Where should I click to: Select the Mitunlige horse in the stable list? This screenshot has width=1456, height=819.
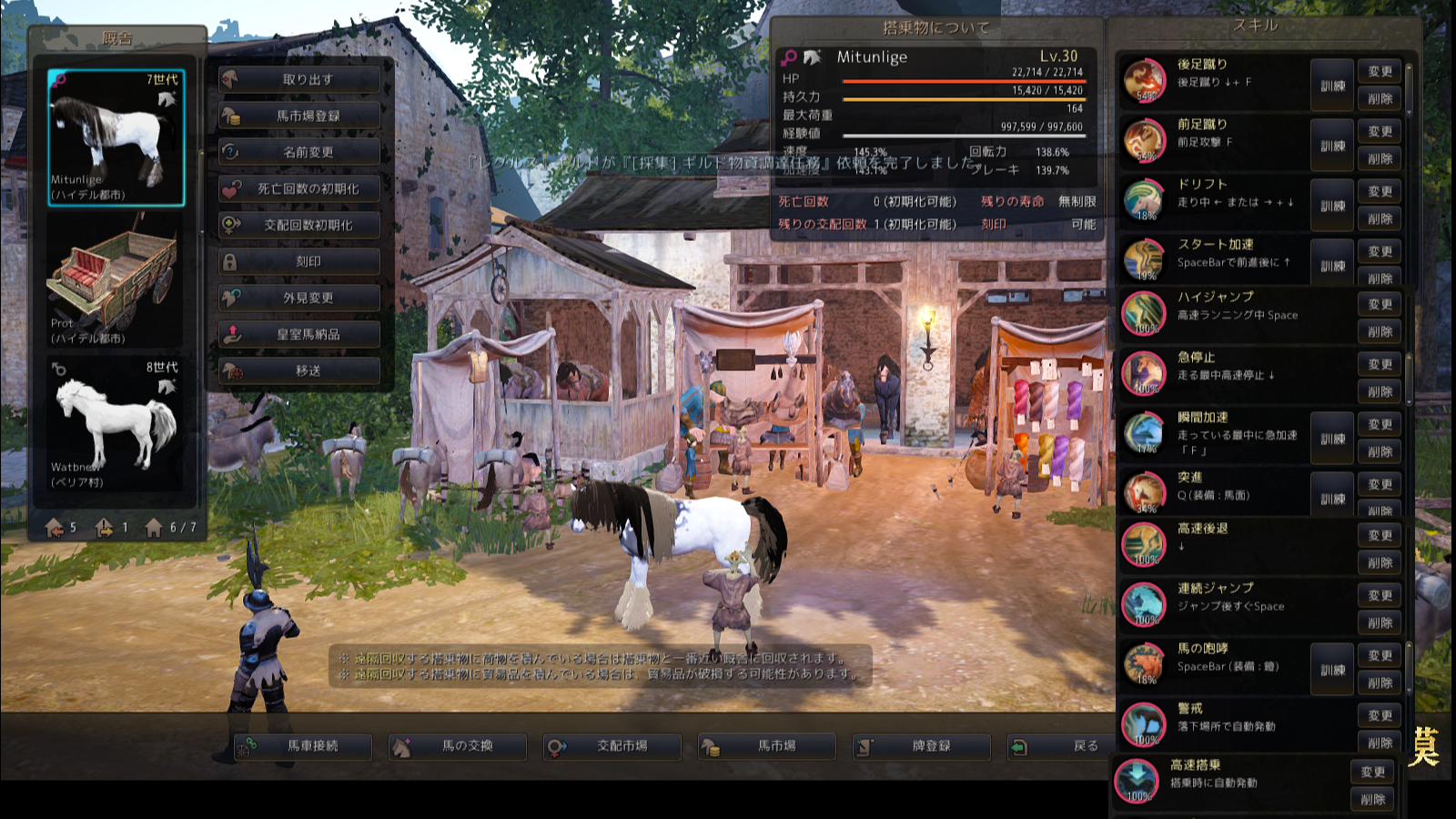coord(116,137)
